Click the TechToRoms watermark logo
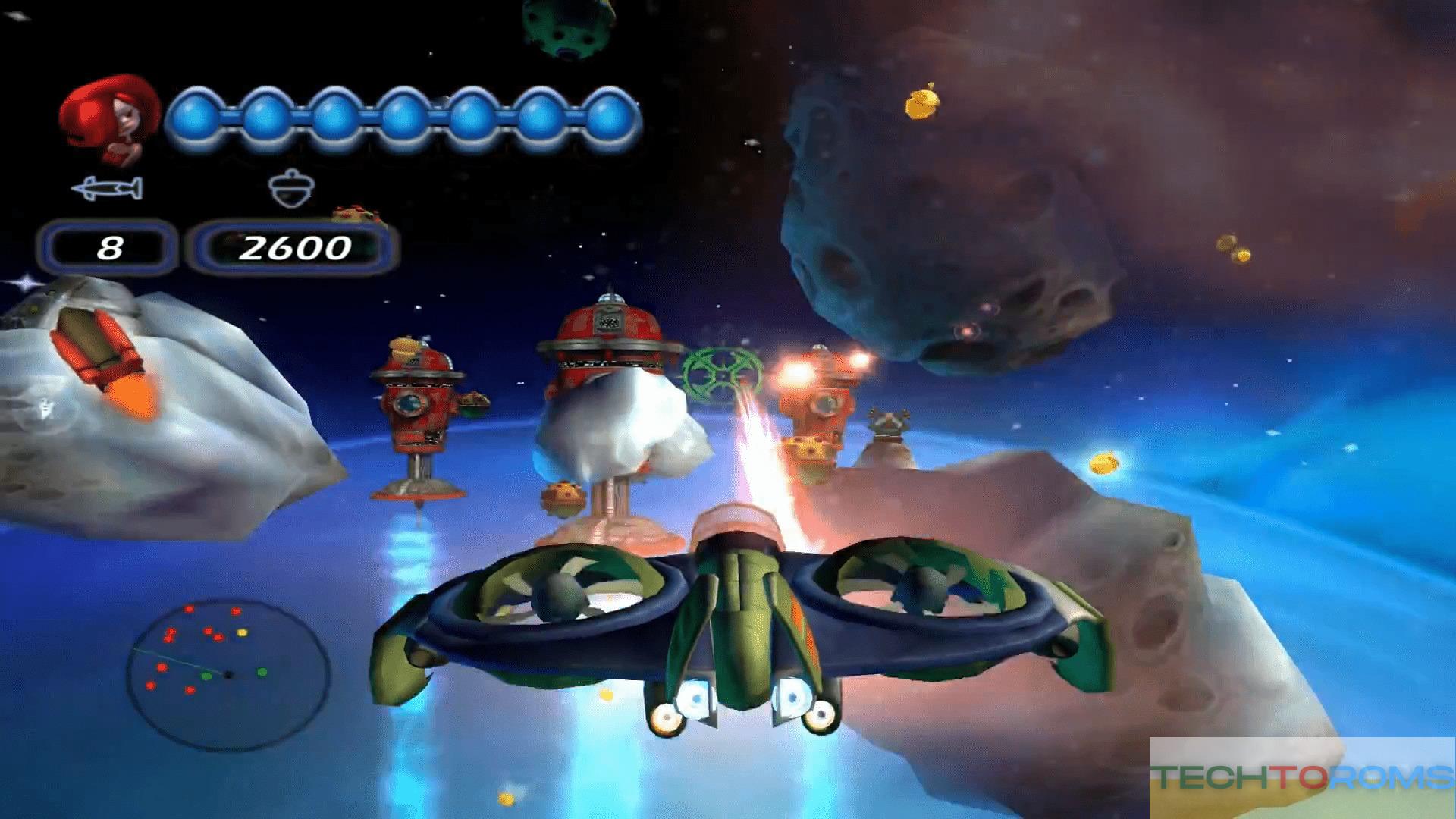 pos(1302,777)
